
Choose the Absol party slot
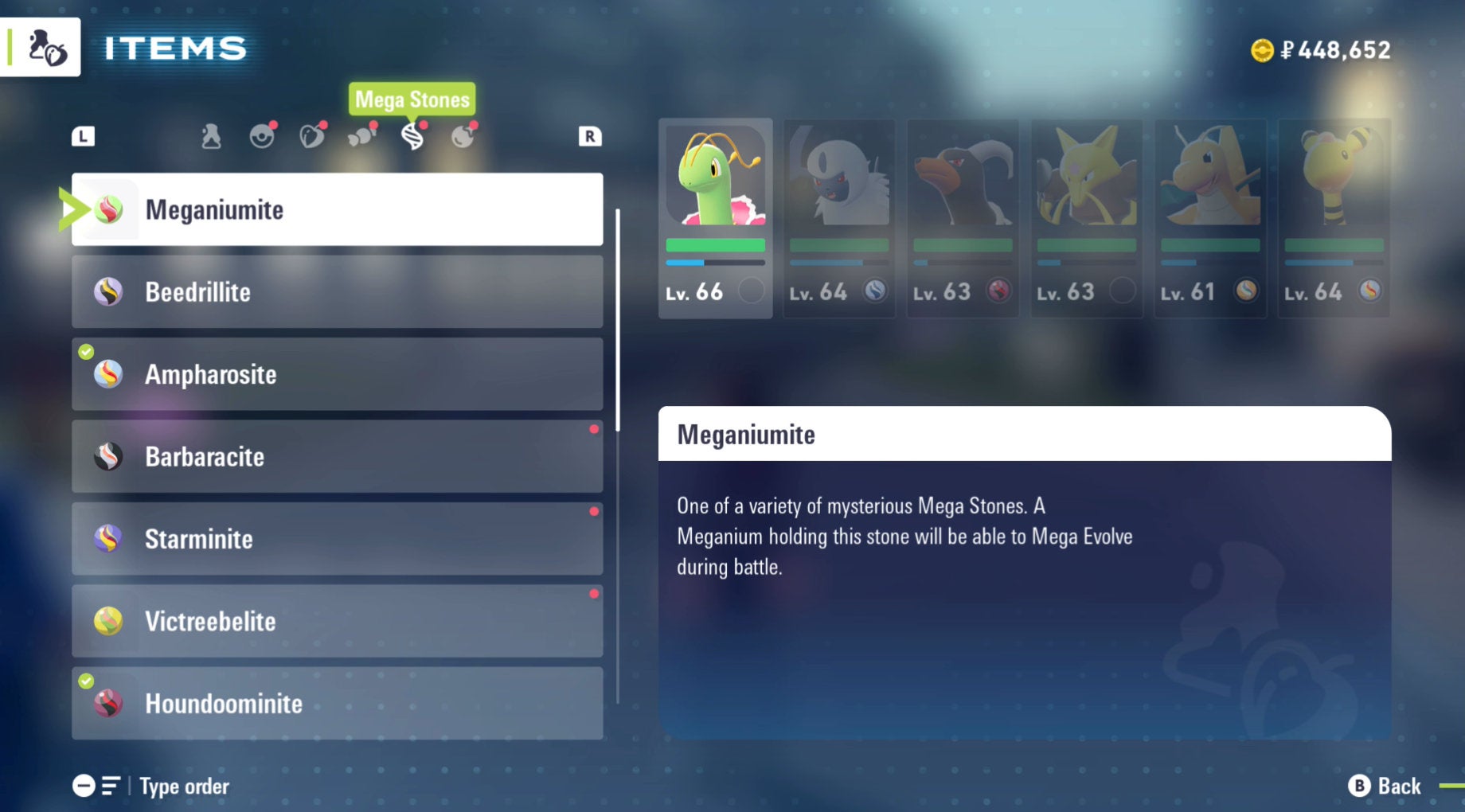839,218
